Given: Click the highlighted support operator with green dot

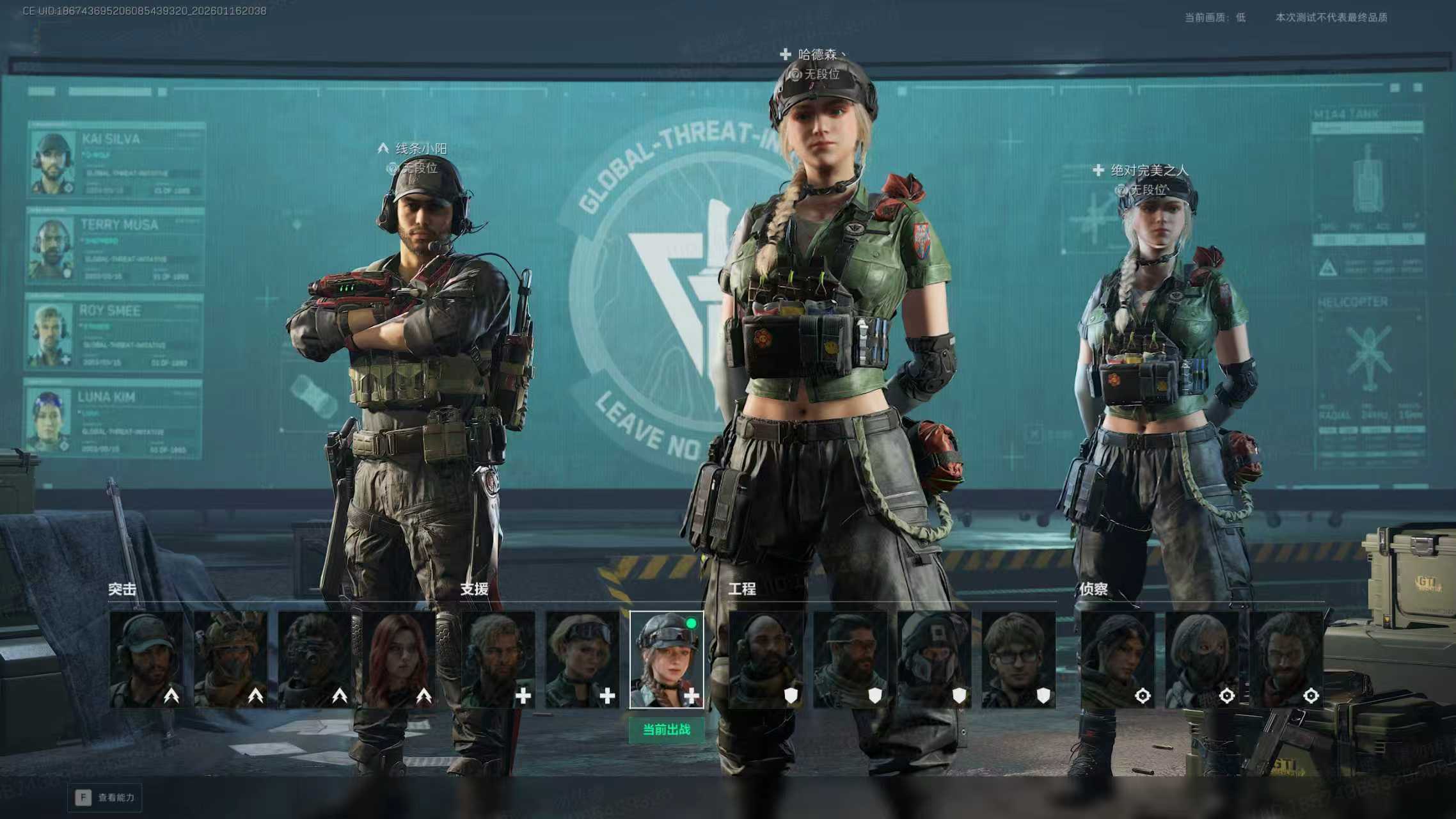Looking at the screenshot, I should coord(667,659).
